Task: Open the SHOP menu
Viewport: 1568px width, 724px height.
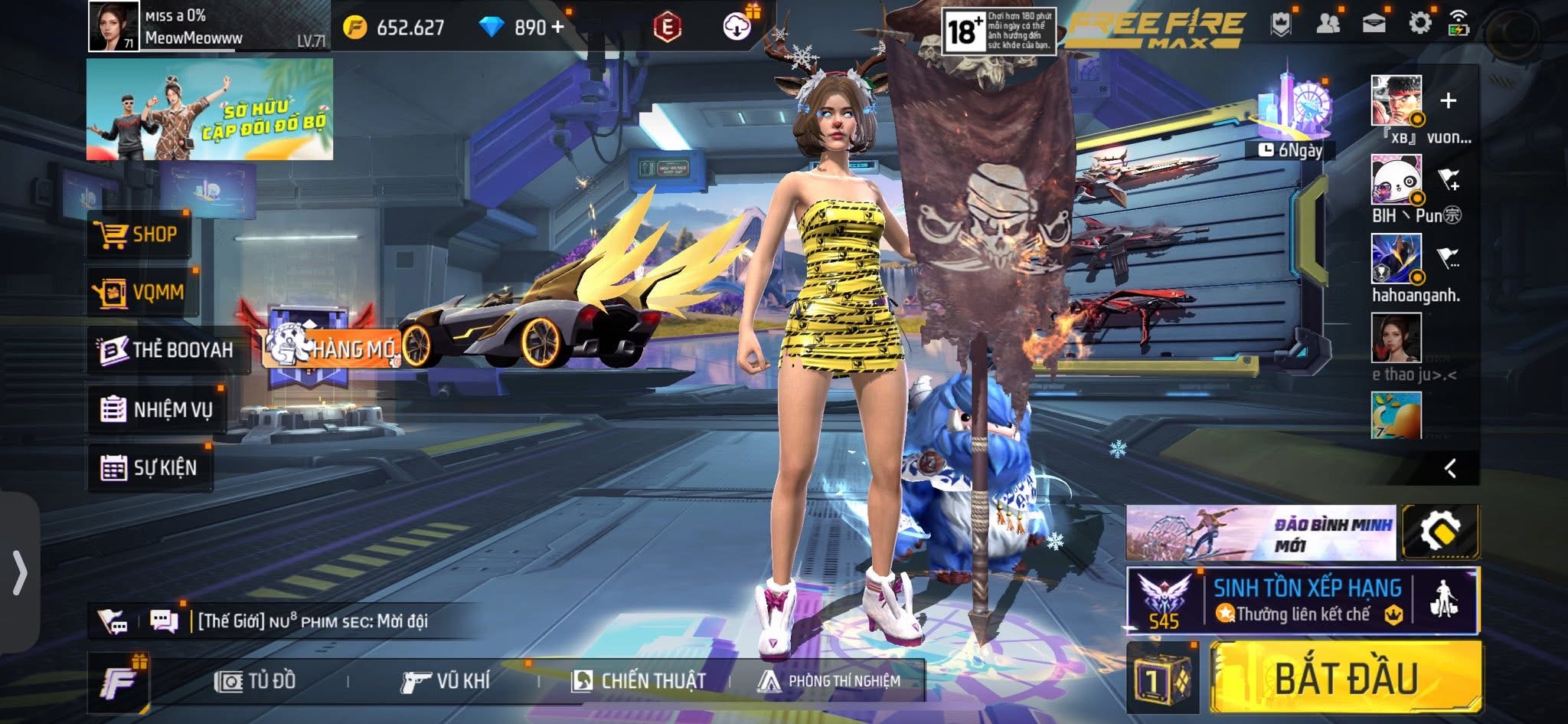Action: tap(138, 234)
